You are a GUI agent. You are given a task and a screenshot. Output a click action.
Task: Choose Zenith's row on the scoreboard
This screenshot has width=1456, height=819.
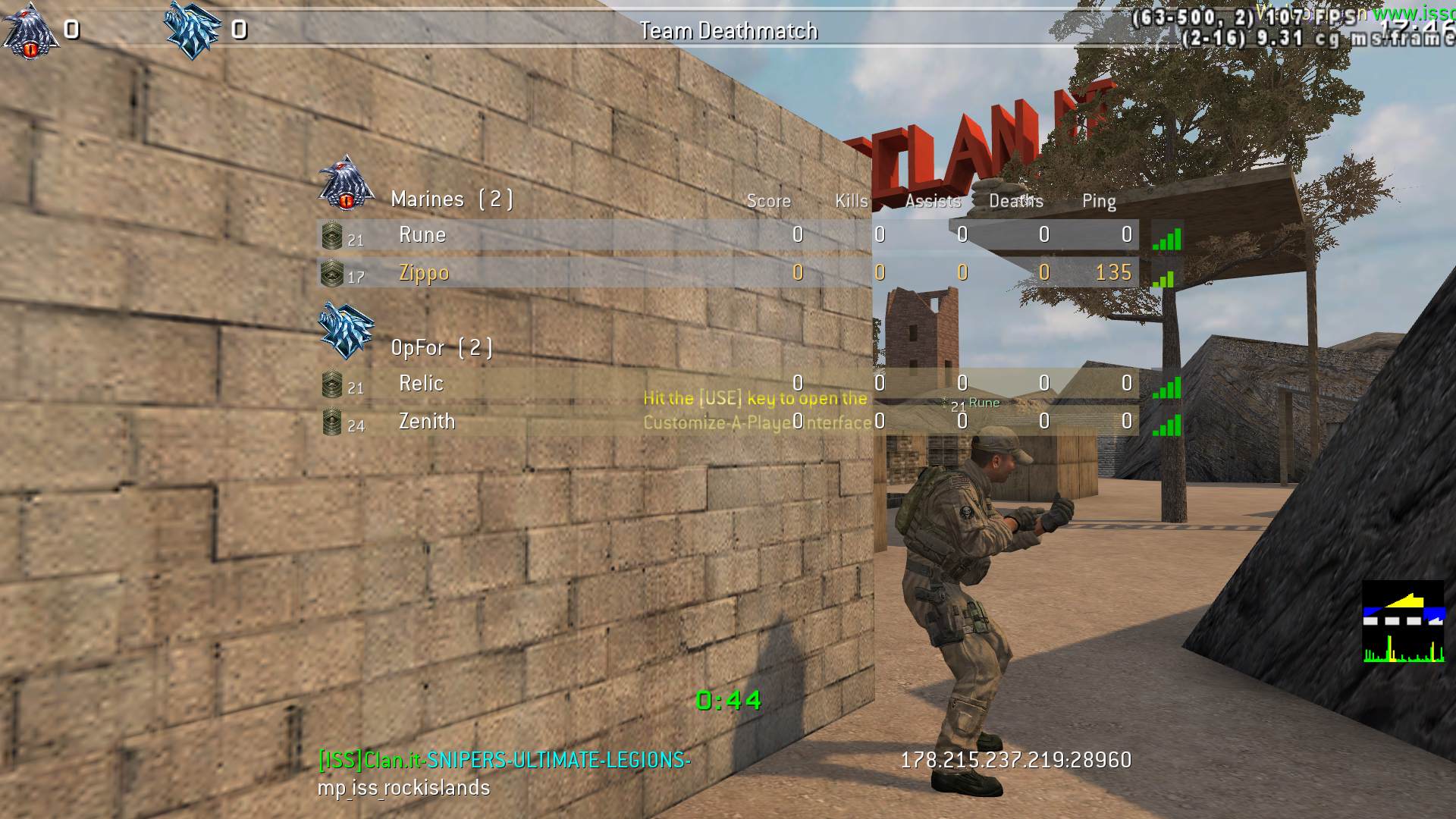(x=427, y=422)
